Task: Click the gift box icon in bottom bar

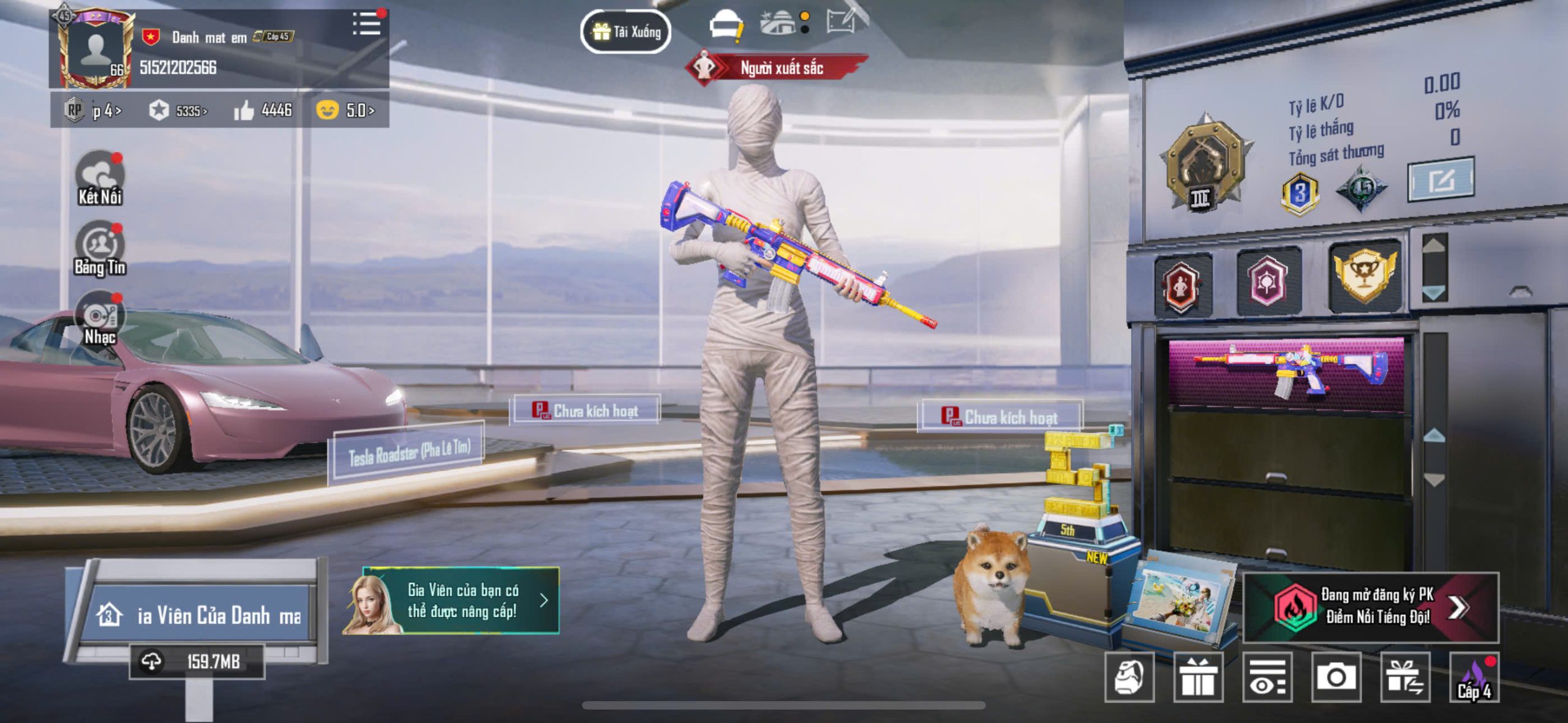Action: (x=1197, y=677)
